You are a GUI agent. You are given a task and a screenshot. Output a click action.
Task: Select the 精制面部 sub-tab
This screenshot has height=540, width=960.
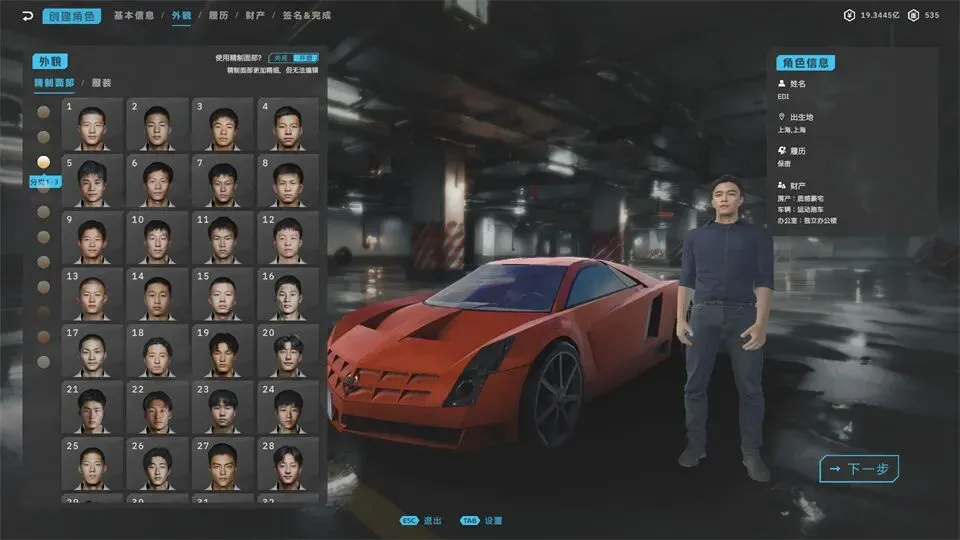(54, 84)
